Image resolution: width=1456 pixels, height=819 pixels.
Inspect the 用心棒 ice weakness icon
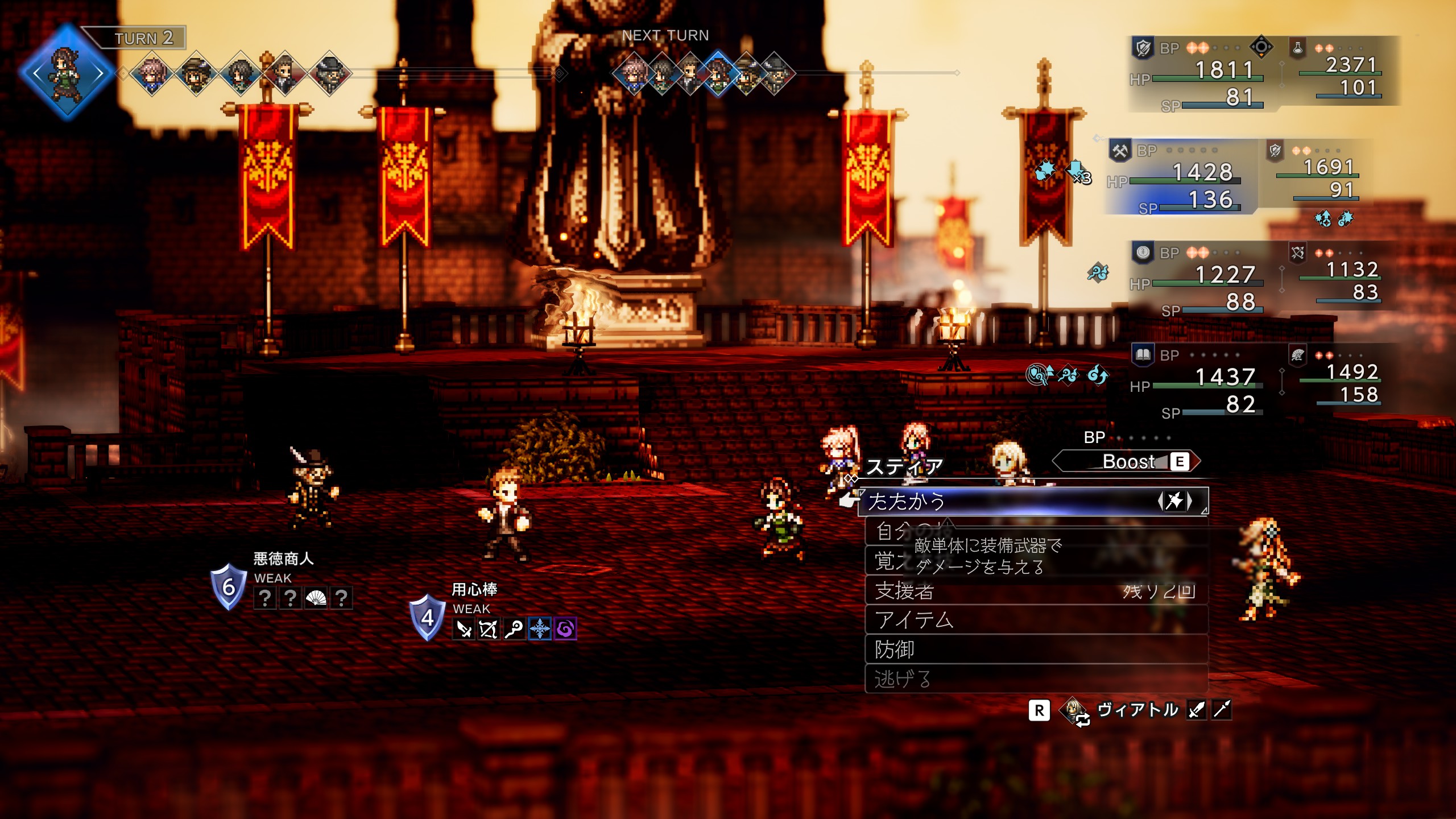click(539, 629)
